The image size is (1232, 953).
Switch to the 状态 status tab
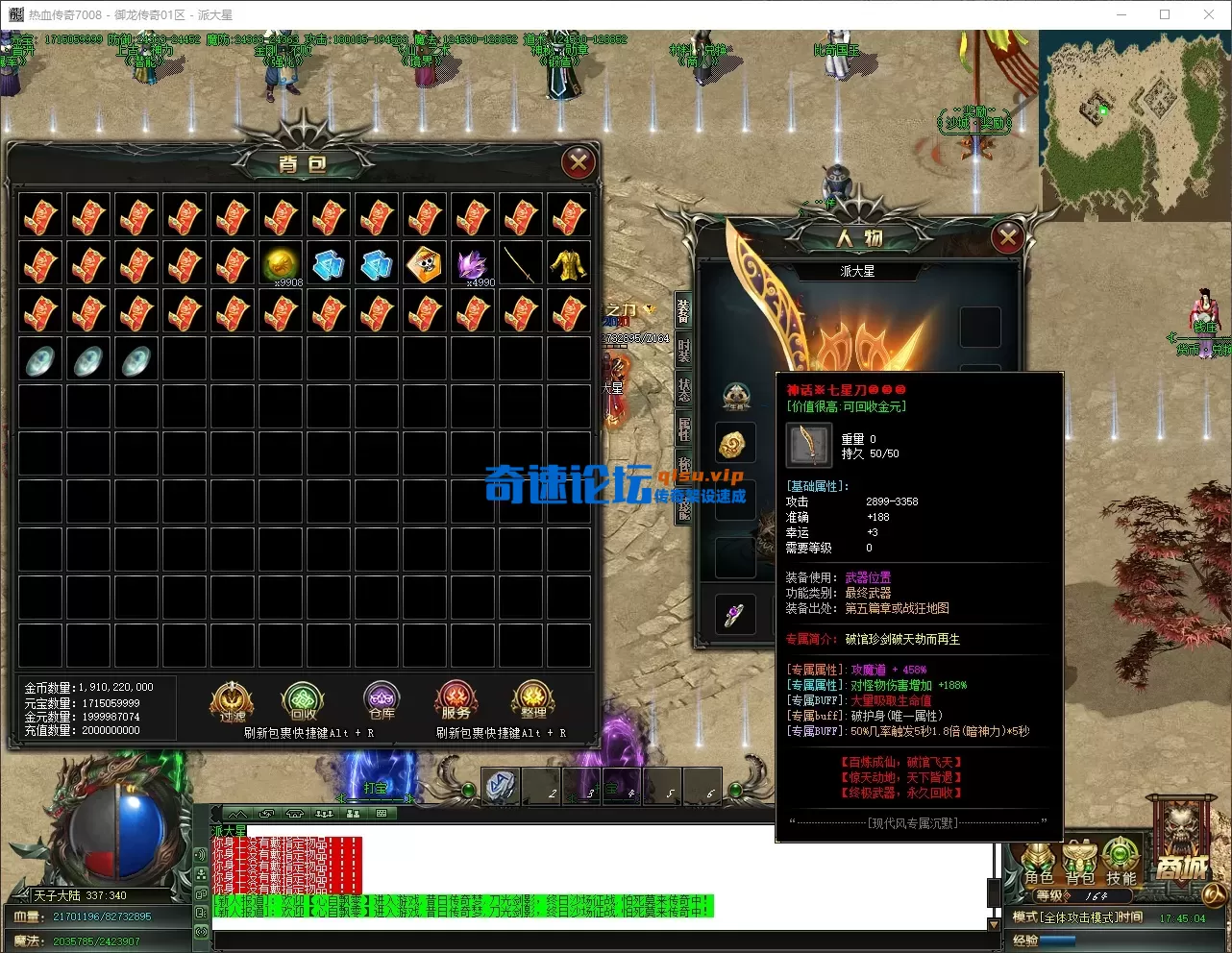coord(684,389)
